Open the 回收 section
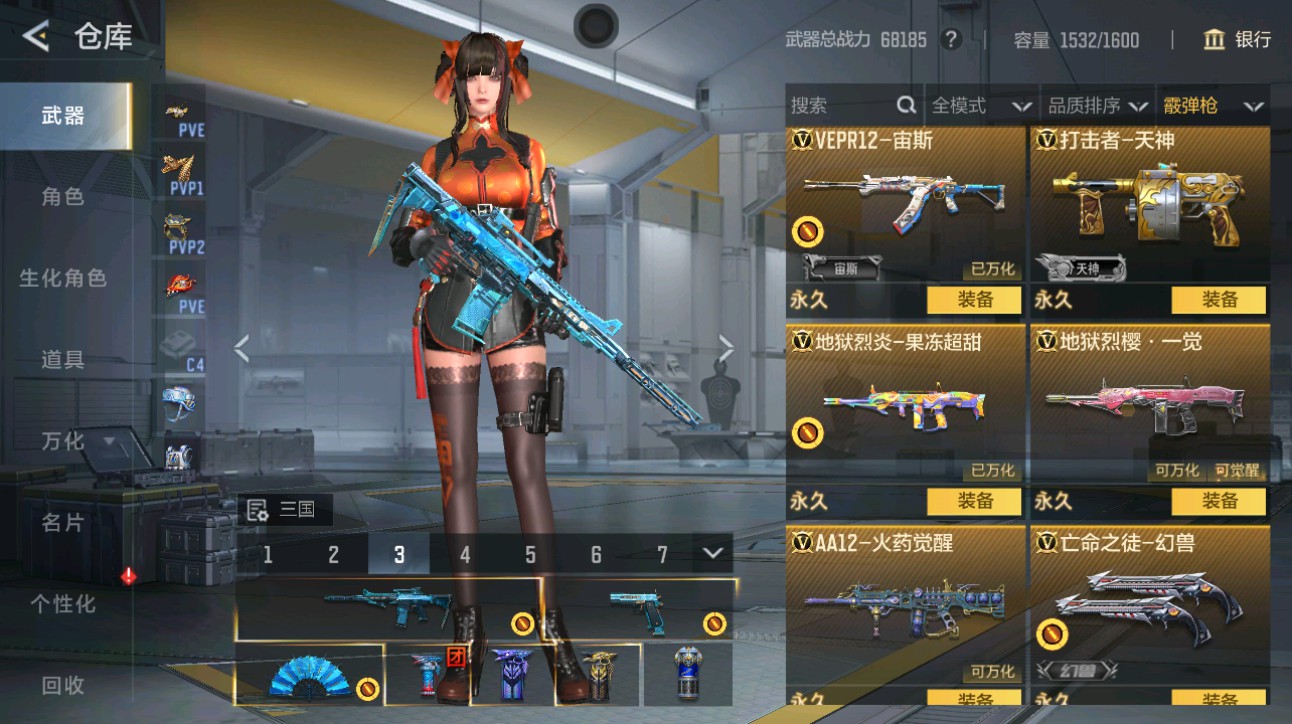 click(63, 685)
